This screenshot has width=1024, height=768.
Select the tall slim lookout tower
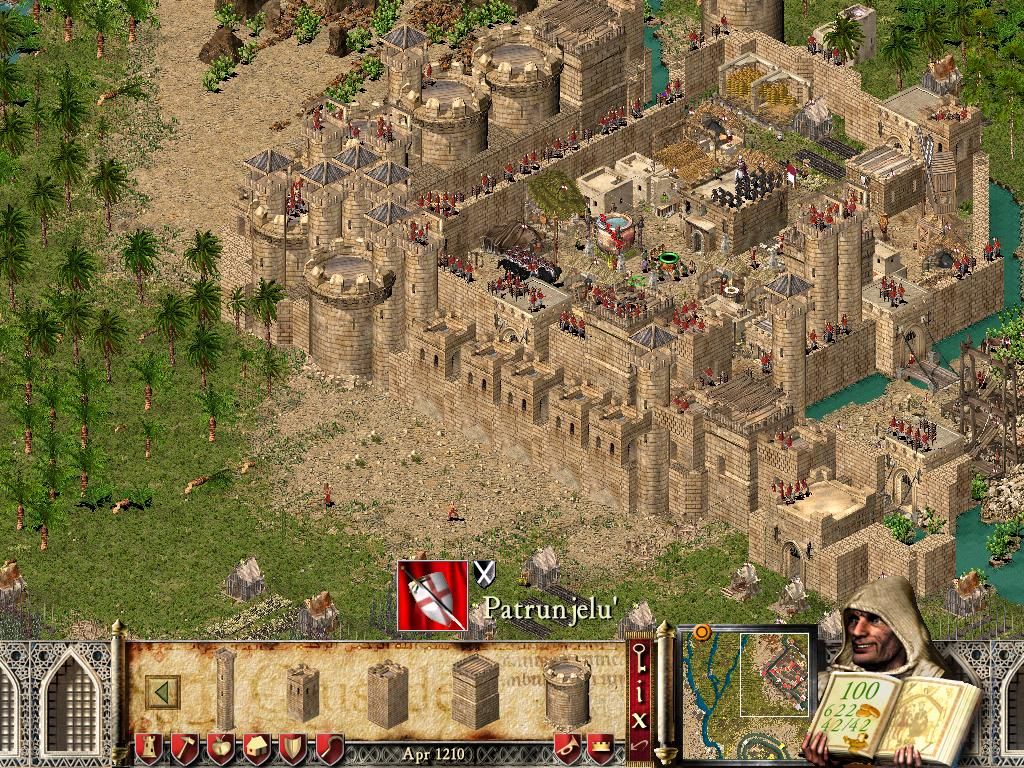[225, 688]
